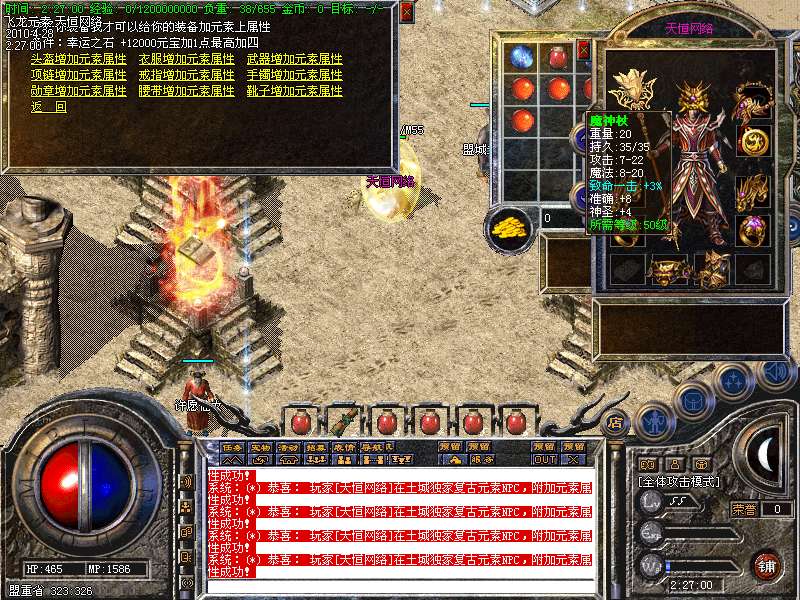The height and width of the screenshot is (600, 800).
Task: Select the blue orb in the bag
Action: pyautogui.click(x=521, y=57)
